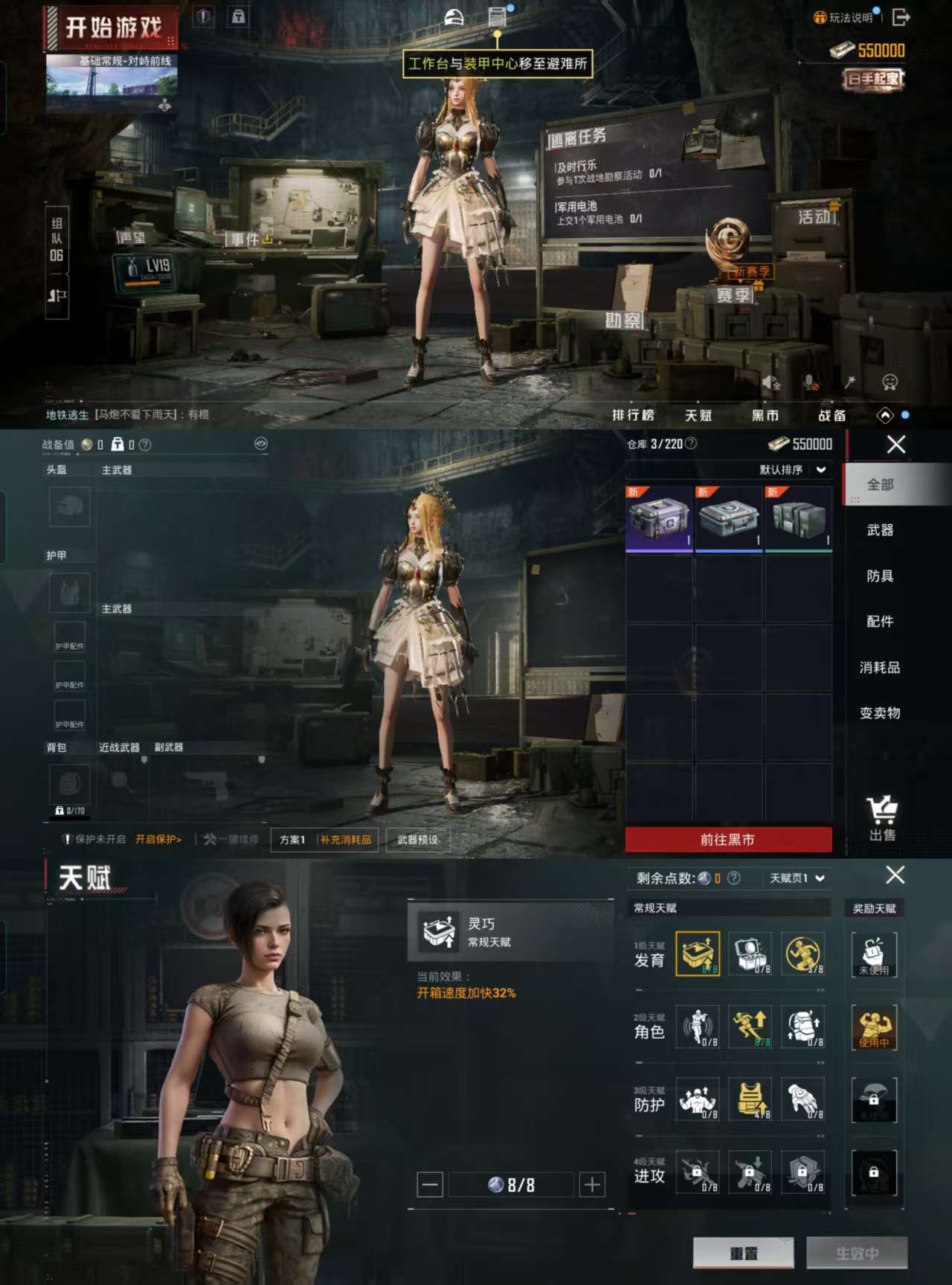This screenshot has width=952, height=1285.
Task: Open the 默认排序 sort dropdown
Action: pyautogui.click(x=792, y=470)
